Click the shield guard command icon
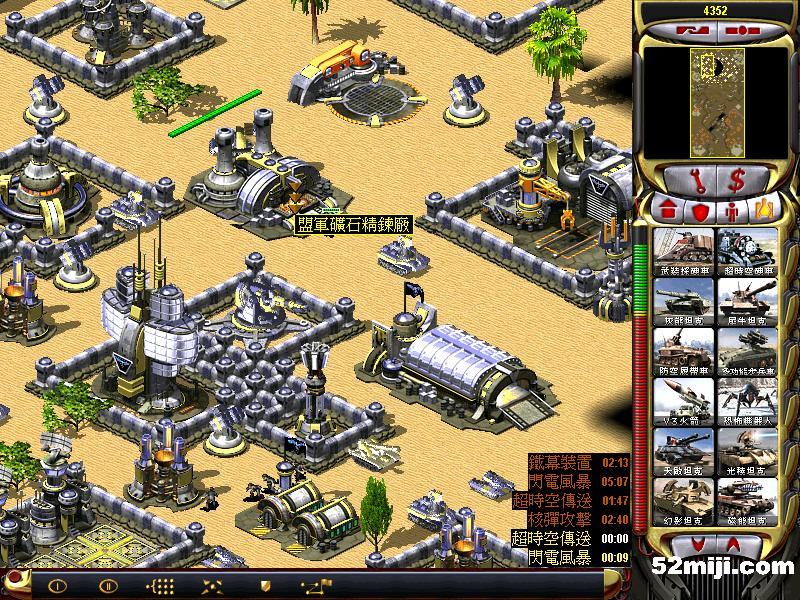 pyautogui.click(x=265, y=584)
